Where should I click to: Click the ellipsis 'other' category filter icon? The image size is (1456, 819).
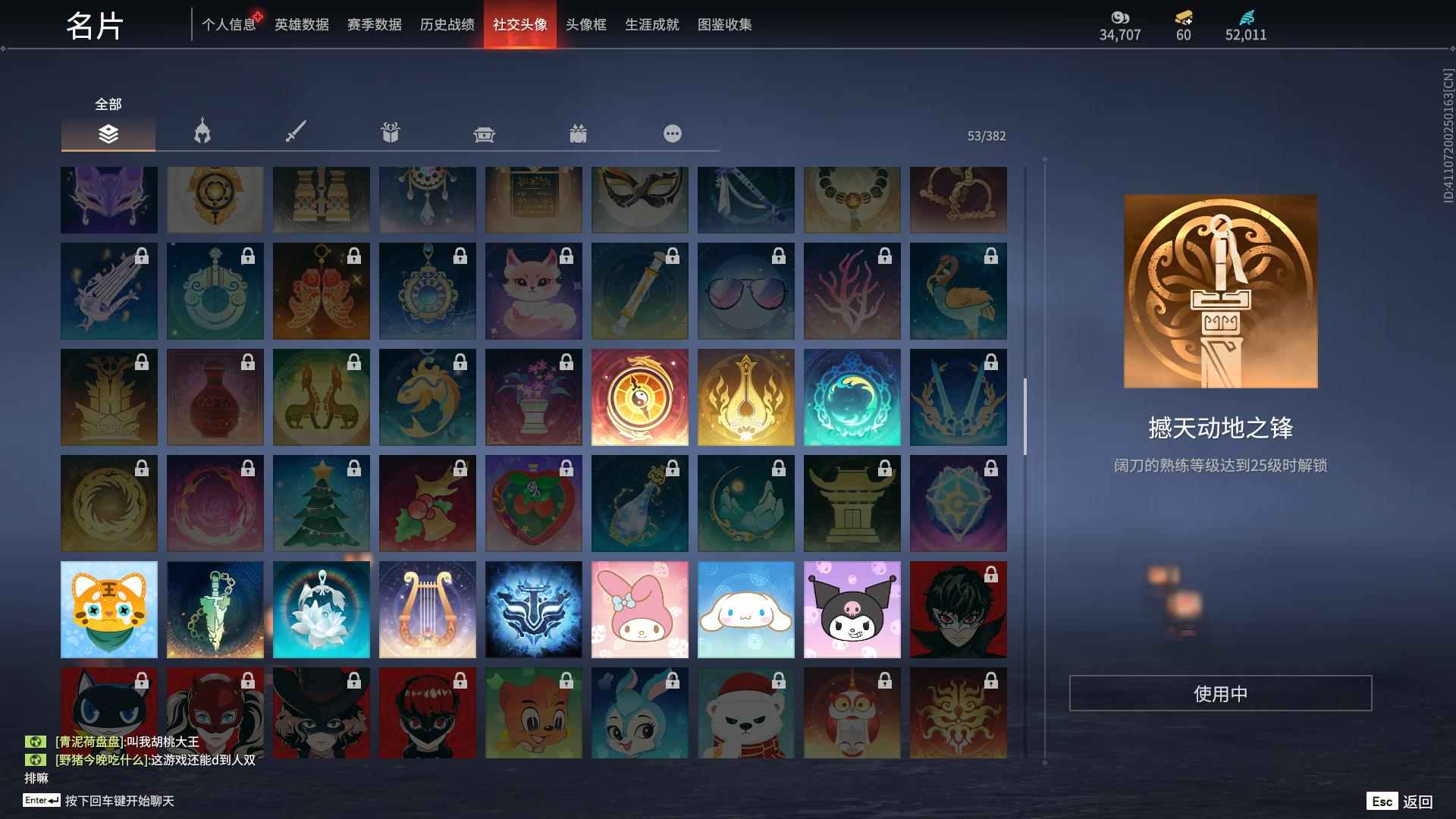pos(672,133)
